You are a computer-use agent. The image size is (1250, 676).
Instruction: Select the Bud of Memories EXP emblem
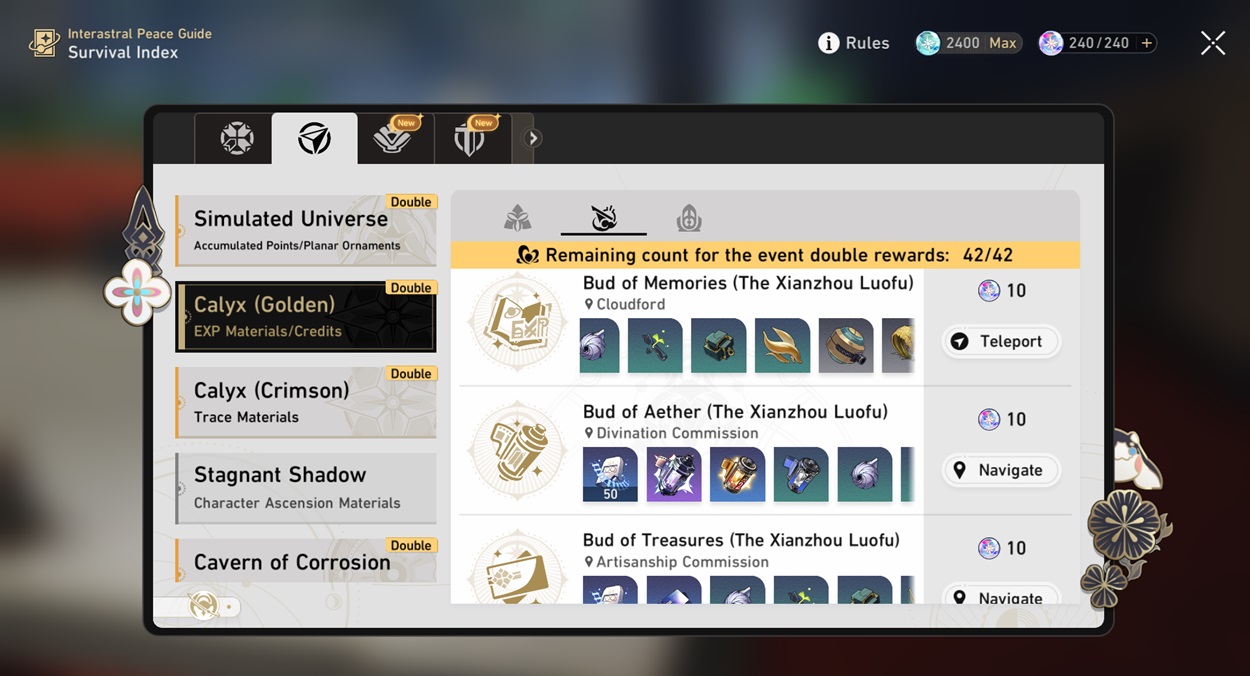[x=517, y=322]
